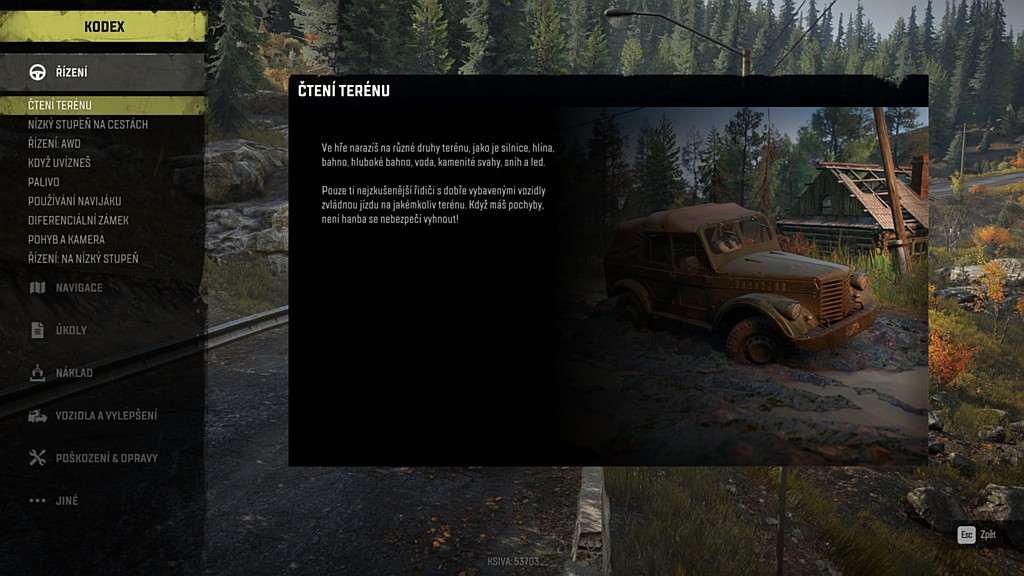Open the Jiné category
Viewport: 1024px width, 576px height.
tap(66, 501)
